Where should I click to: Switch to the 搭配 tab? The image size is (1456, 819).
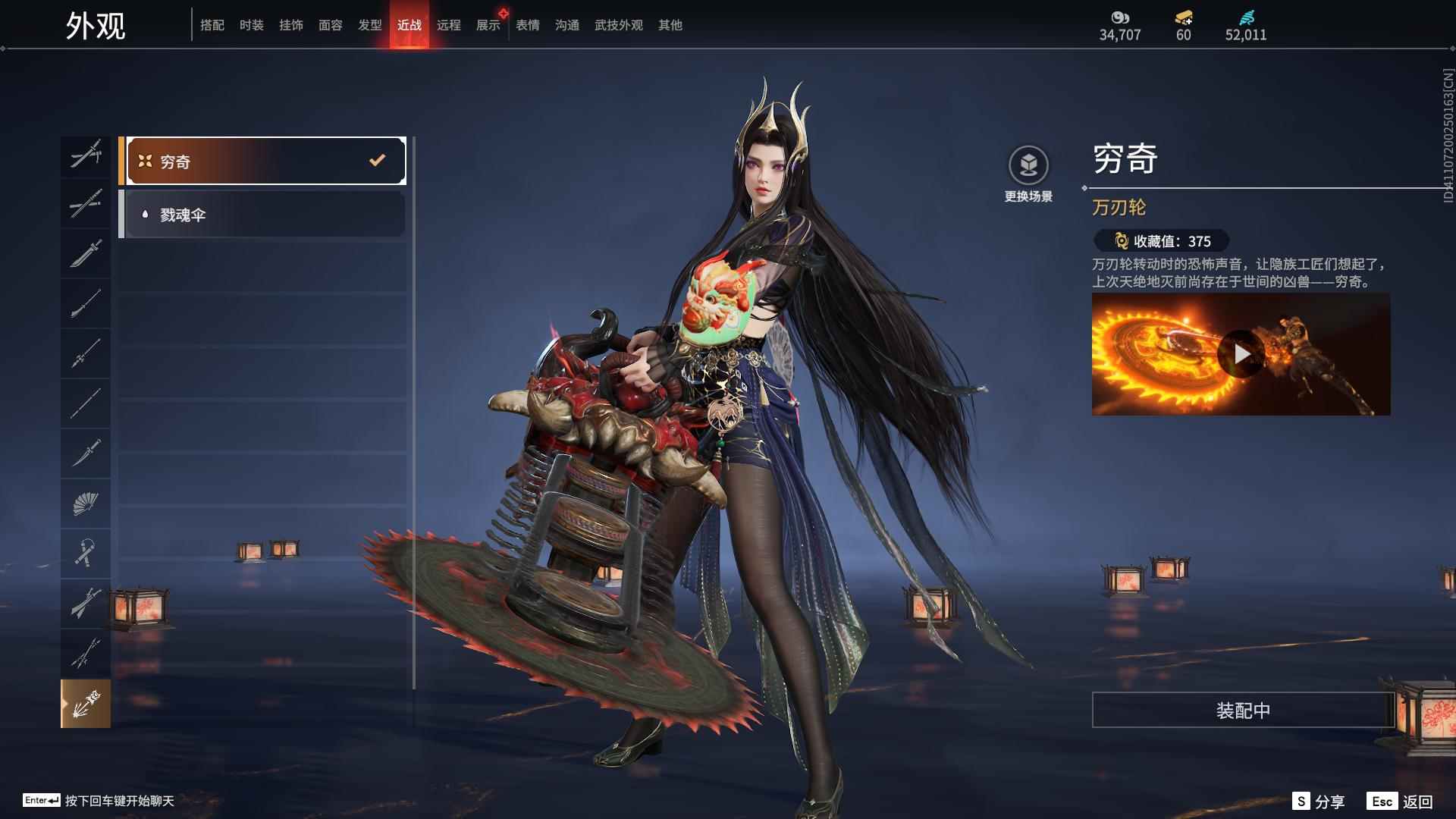[212, 25]
